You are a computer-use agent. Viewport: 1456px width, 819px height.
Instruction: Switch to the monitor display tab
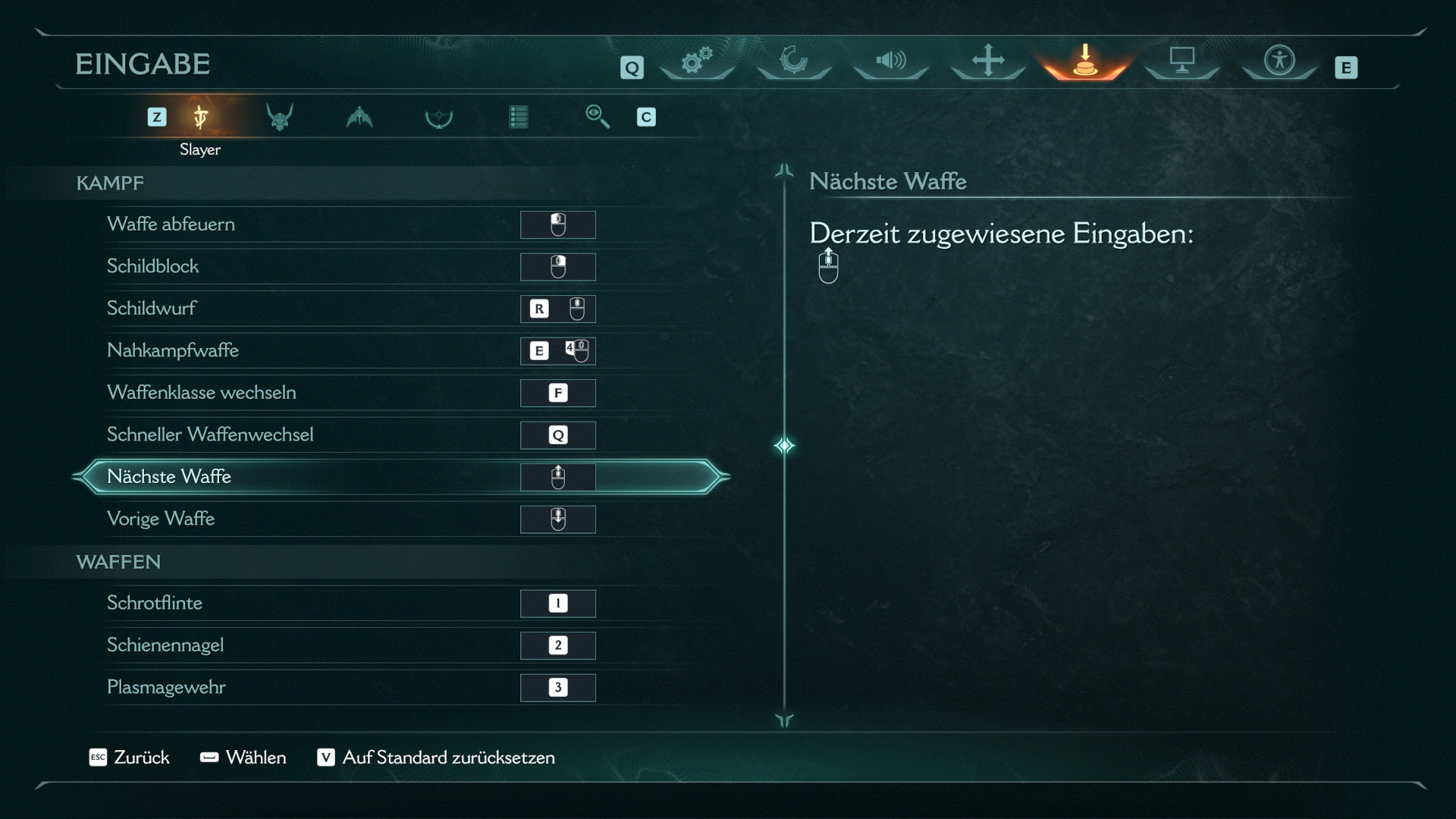coord(1182,61)
